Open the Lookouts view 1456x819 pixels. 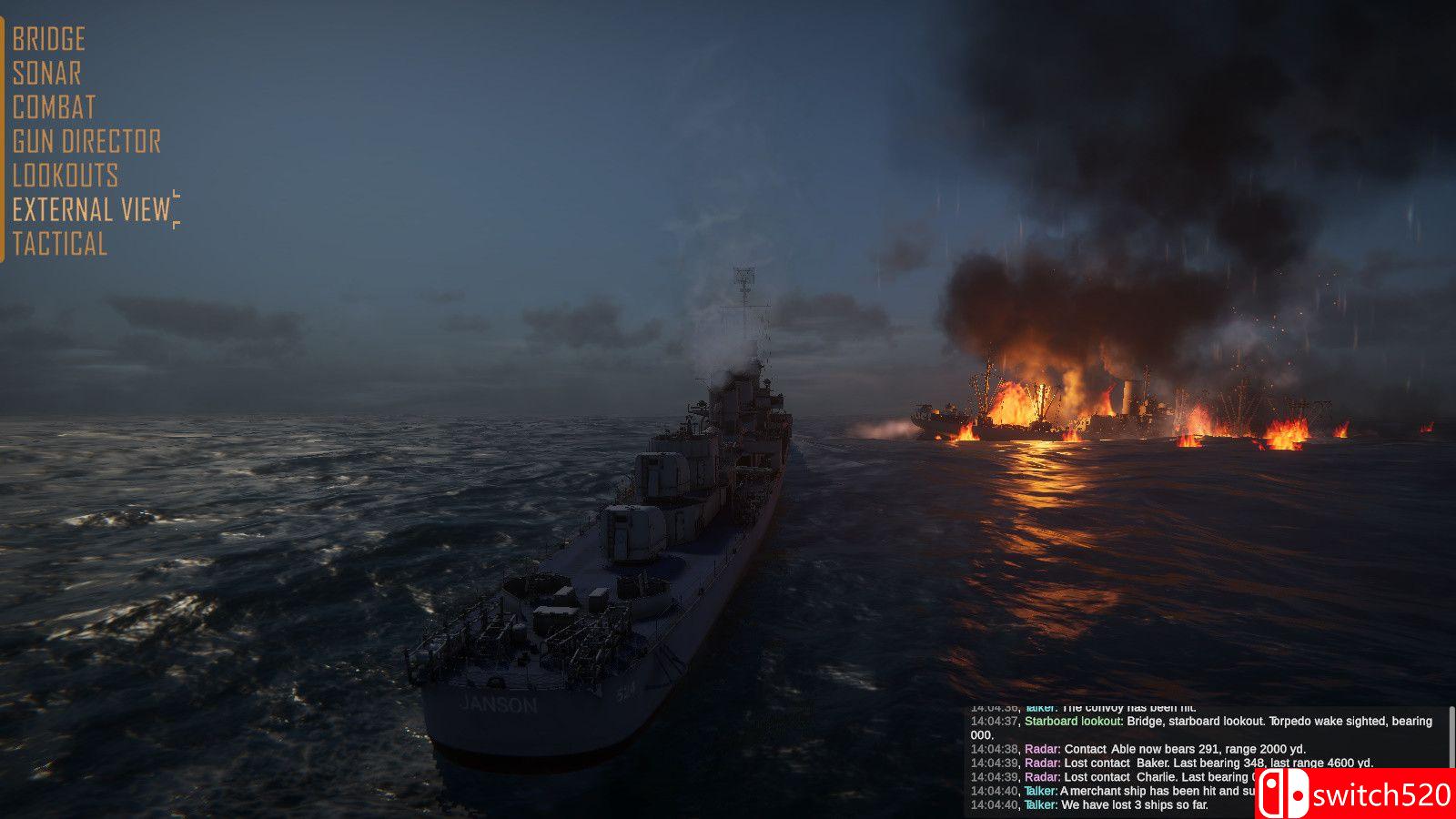coord(66,175)
